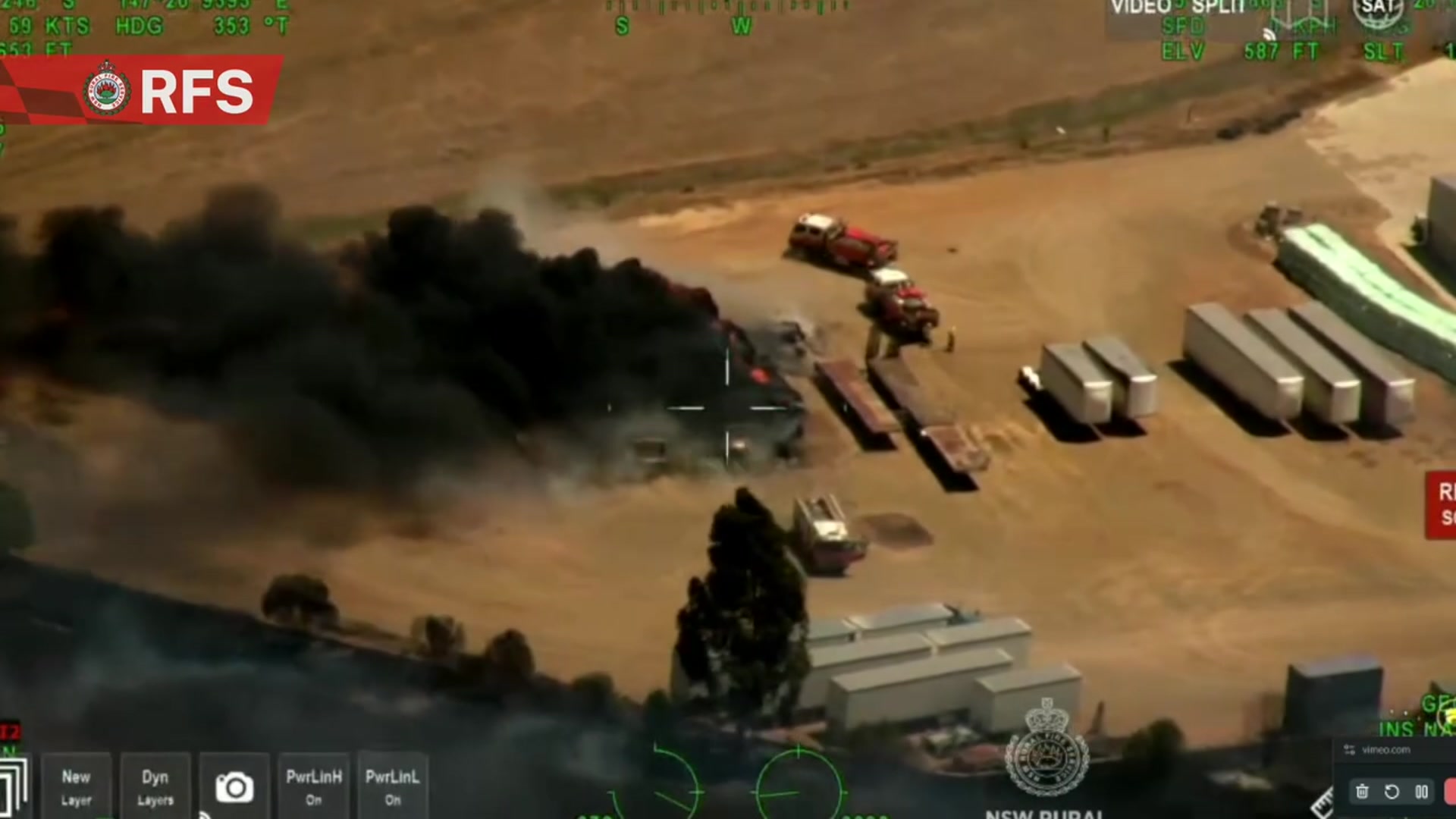1456x819 pixels.
Task: Click the red stop button in the recording toolbar
Action: [1451, 791]
